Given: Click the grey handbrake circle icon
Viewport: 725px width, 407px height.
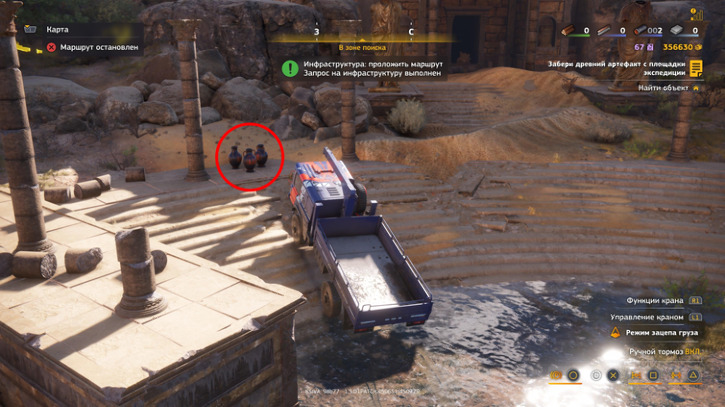Looking at the screenshot, I should pyautogui.click(x=595, y=376).
